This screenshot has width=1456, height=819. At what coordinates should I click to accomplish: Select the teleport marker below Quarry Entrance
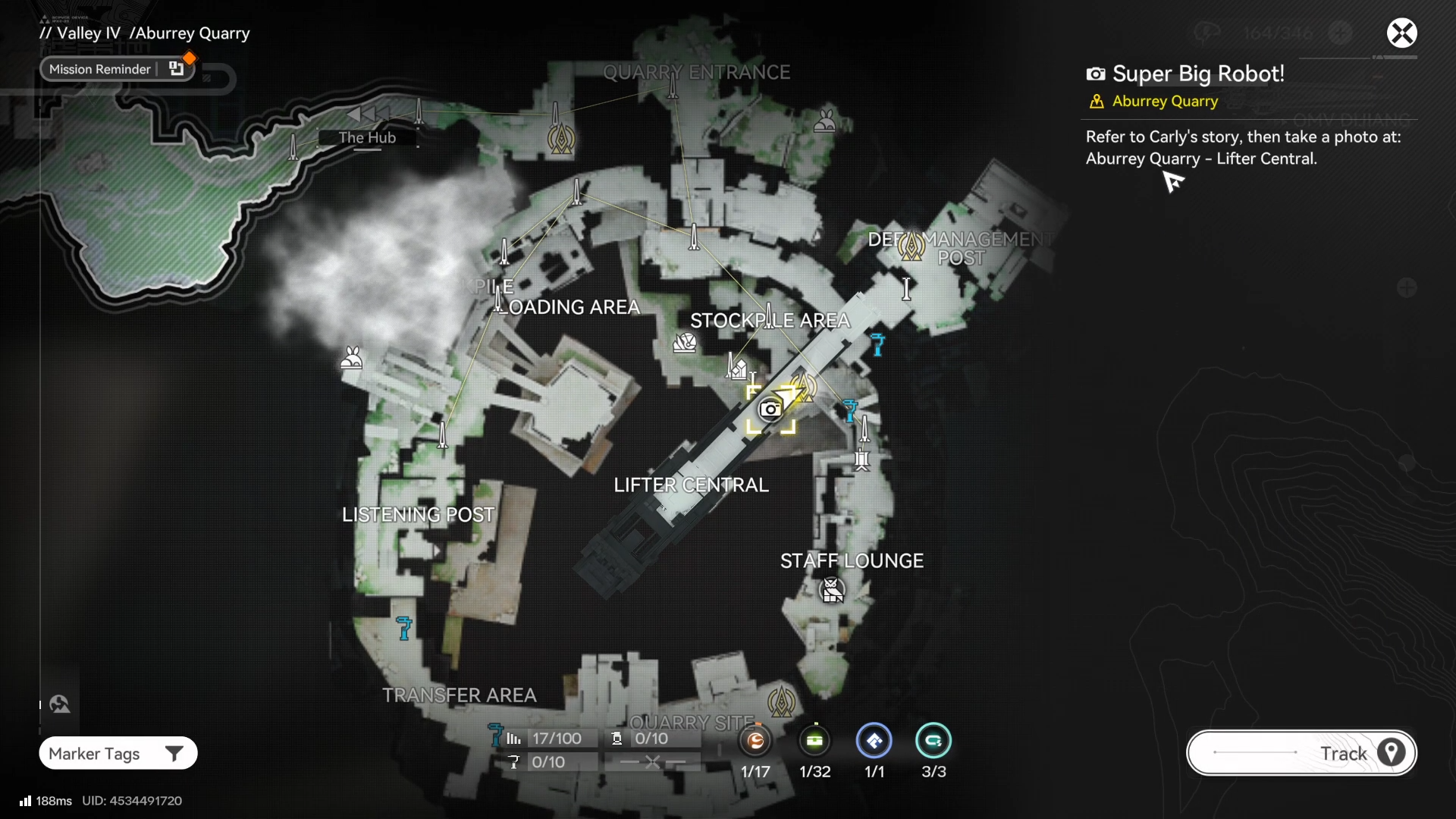(x=561, y=139)
